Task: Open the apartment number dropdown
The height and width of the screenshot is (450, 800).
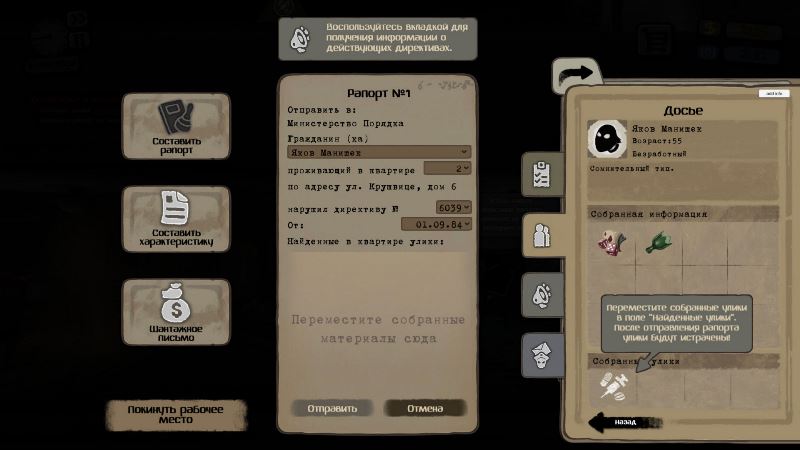Action: [x=447, y=169]
